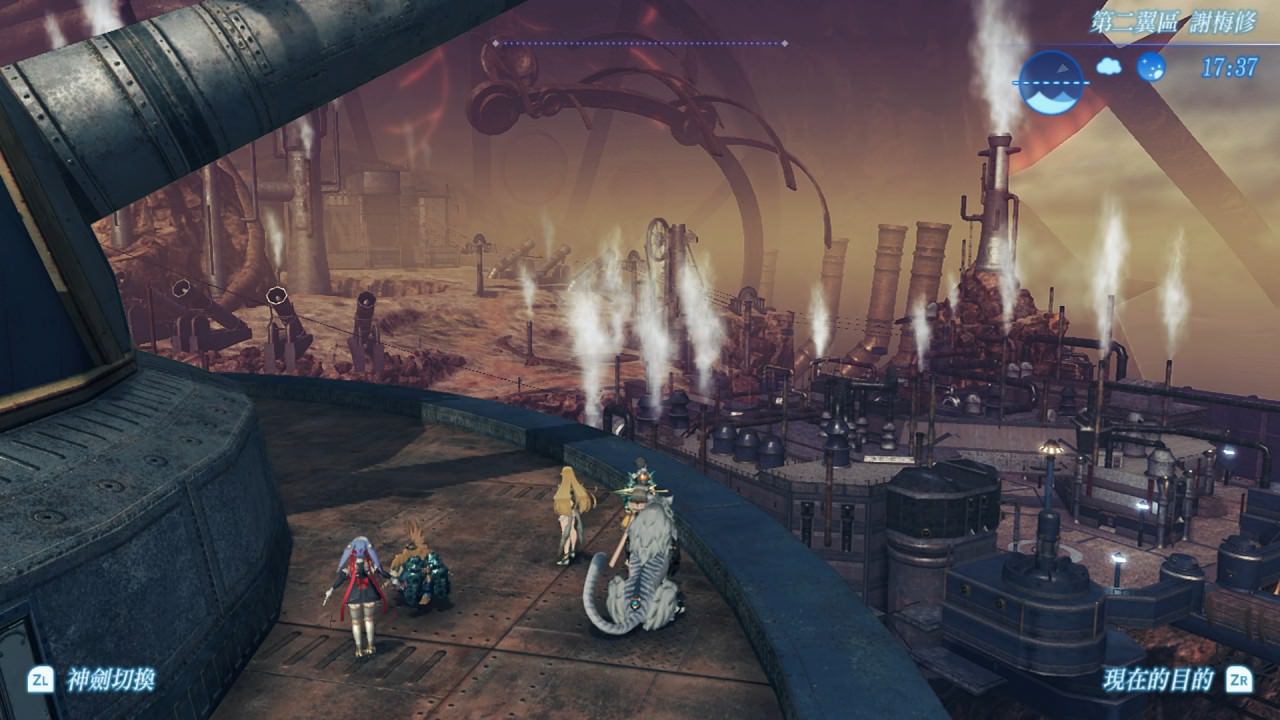Screen dimensions: 1280x720
Task: Click the circular cloud sea tide indicator
Action: tap(1051, 82)
